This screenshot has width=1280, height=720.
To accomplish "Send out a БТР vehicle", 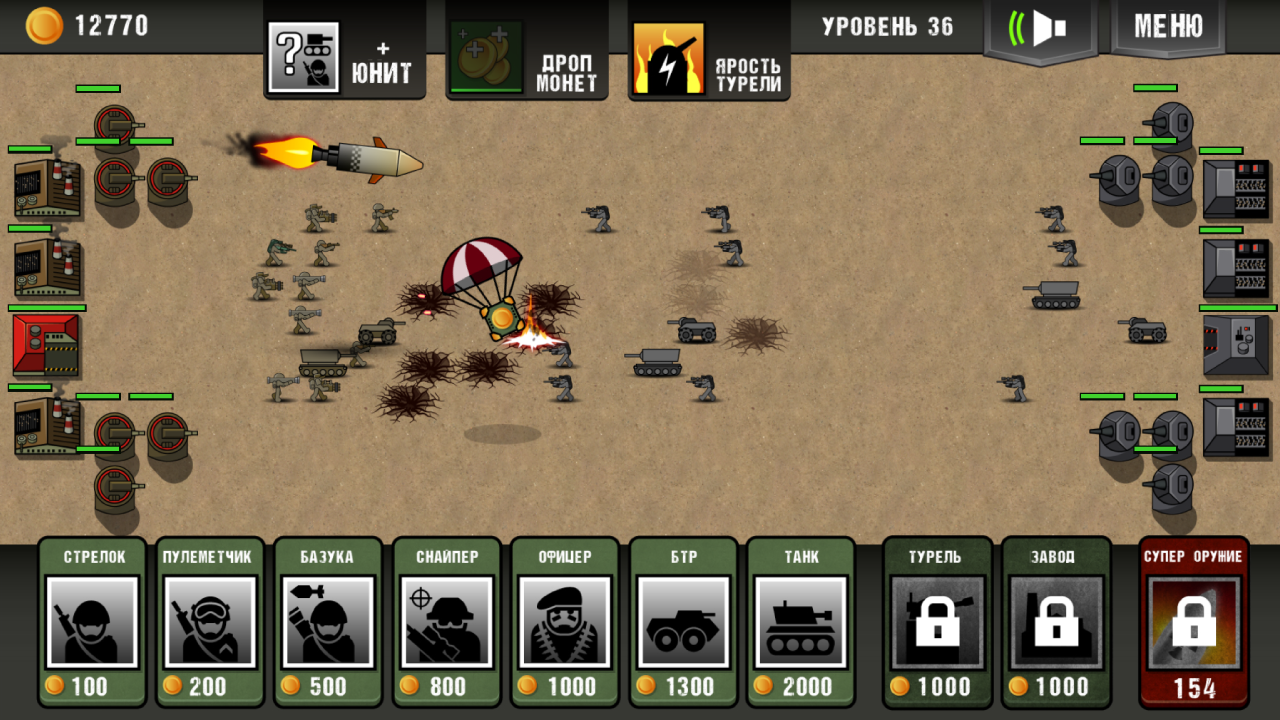I will click(x=682, y=620).
